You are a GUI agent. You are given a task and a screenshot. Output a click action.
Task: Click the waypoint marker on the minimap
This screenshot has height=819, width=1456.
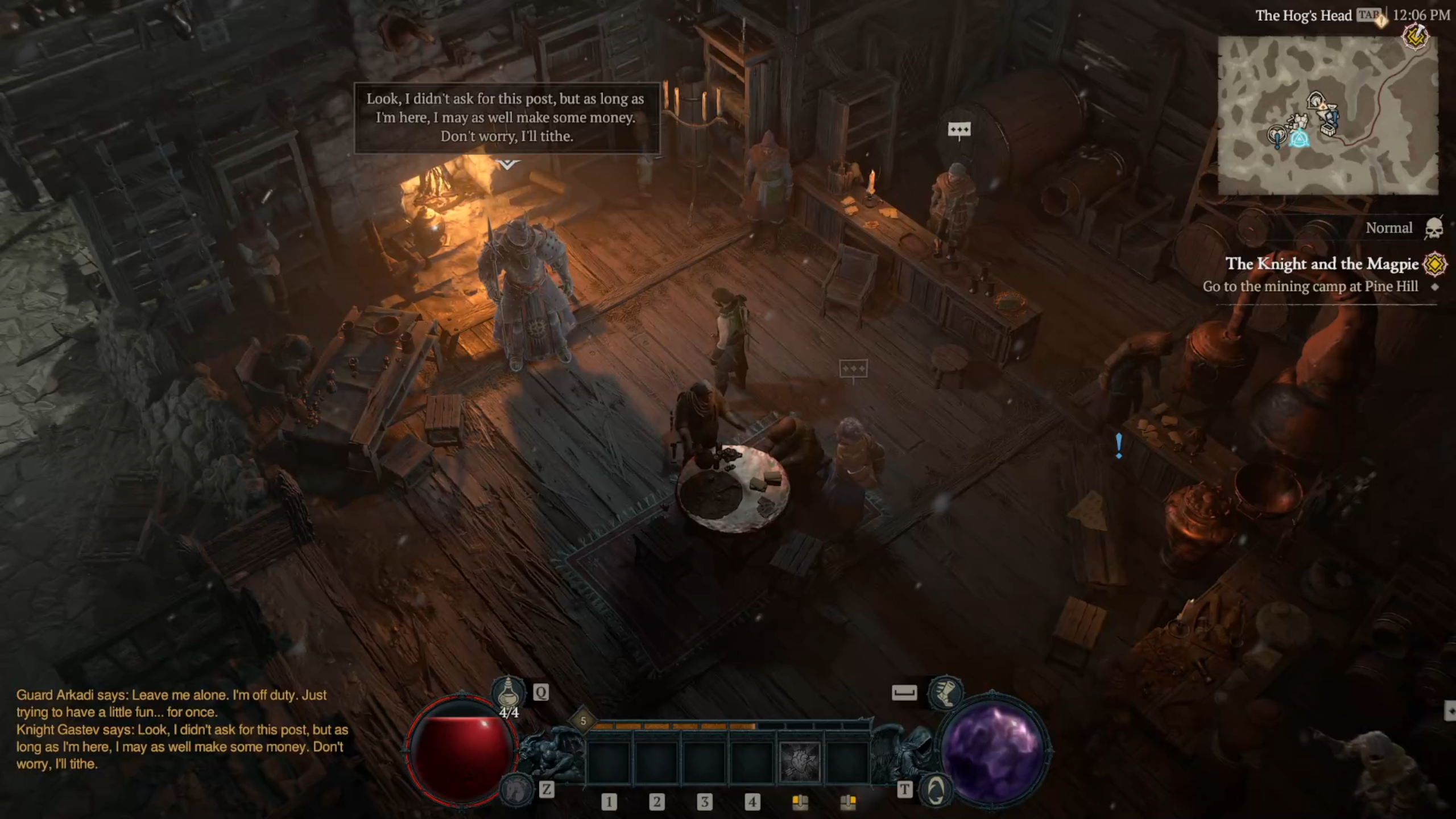[x=1299, y=138]
